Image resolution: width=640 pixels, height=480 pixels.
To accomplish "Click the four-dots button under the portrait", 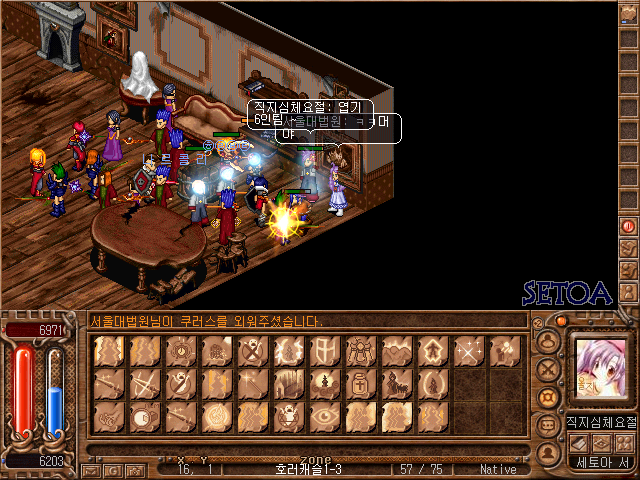I will (x=624, y=444).
